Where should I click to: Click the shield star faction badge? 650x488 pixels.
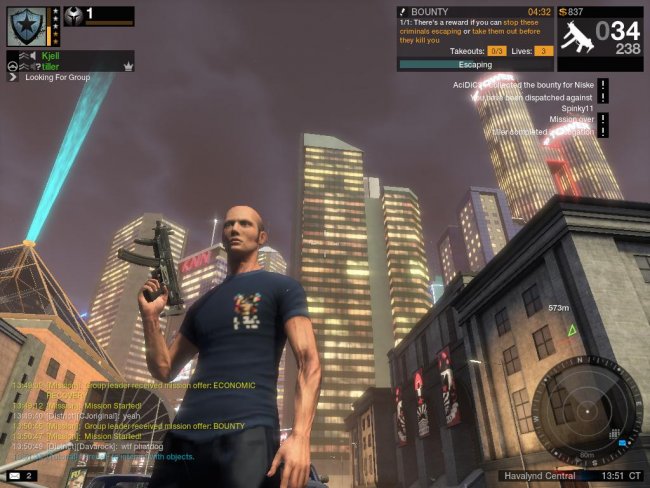coord(26,27)
